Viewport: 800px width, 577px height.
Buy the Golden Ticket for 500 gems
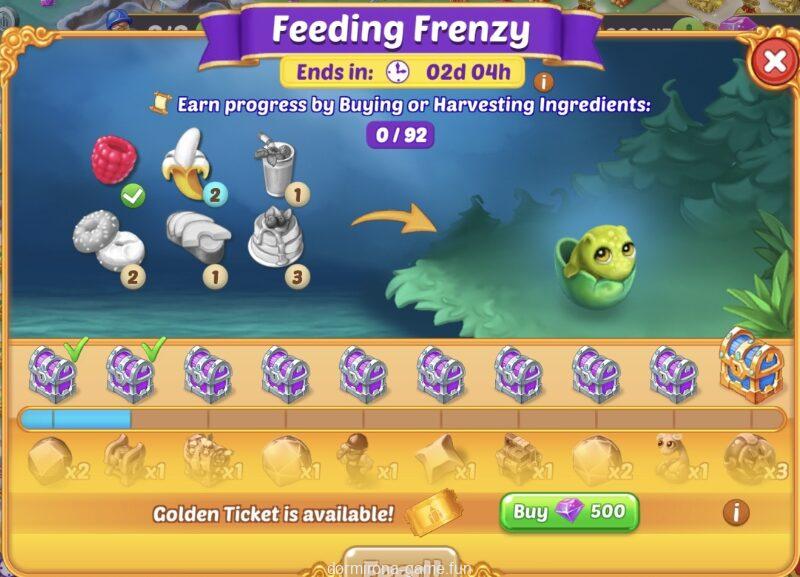pos(569,513)
